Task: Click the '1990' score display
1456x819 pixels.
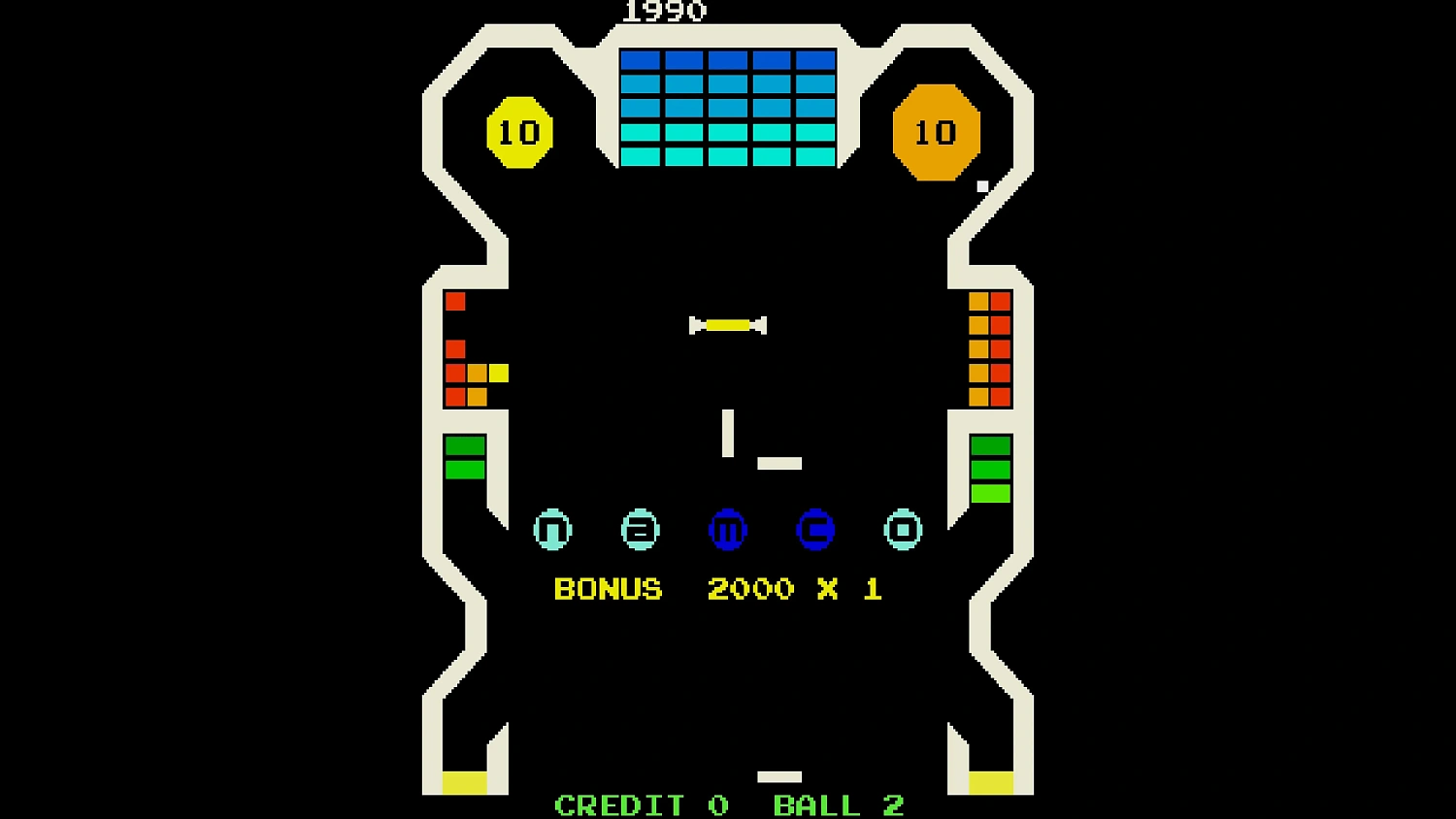Action: [x=665, y=13]
